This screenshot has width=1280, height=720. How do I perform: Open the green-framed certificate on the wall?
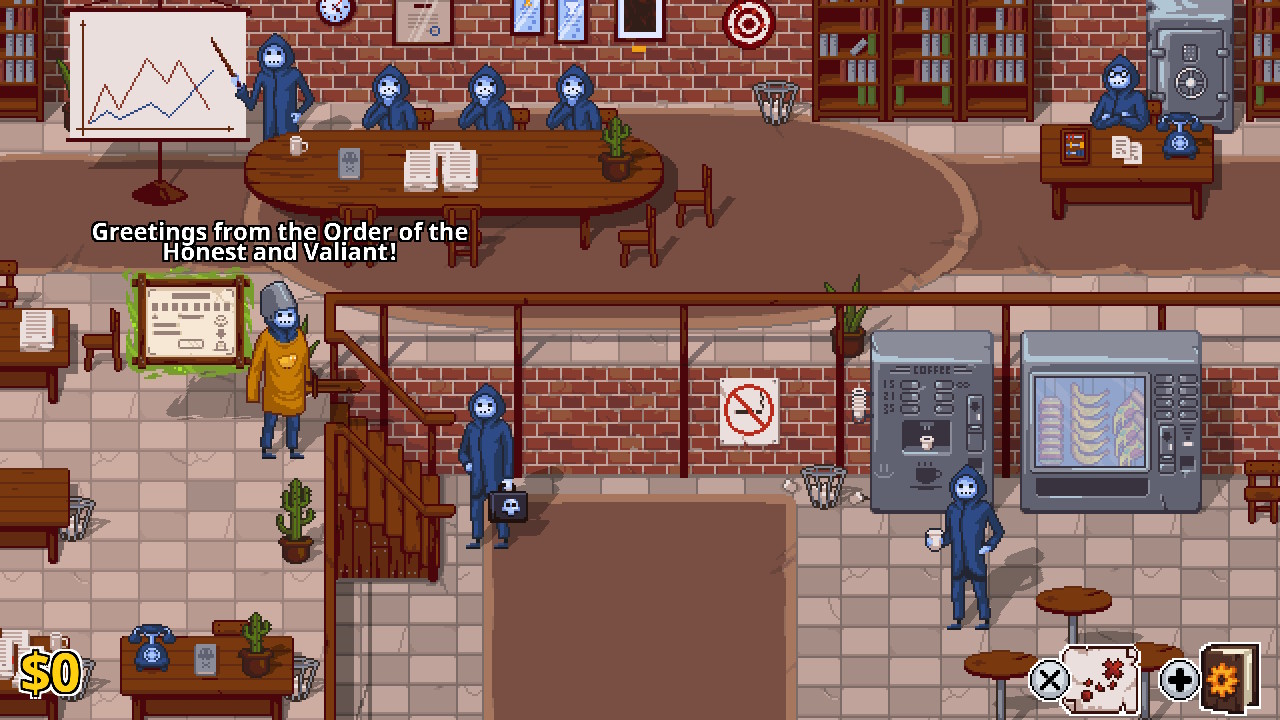pyautogui.click(x=190, y=320)
